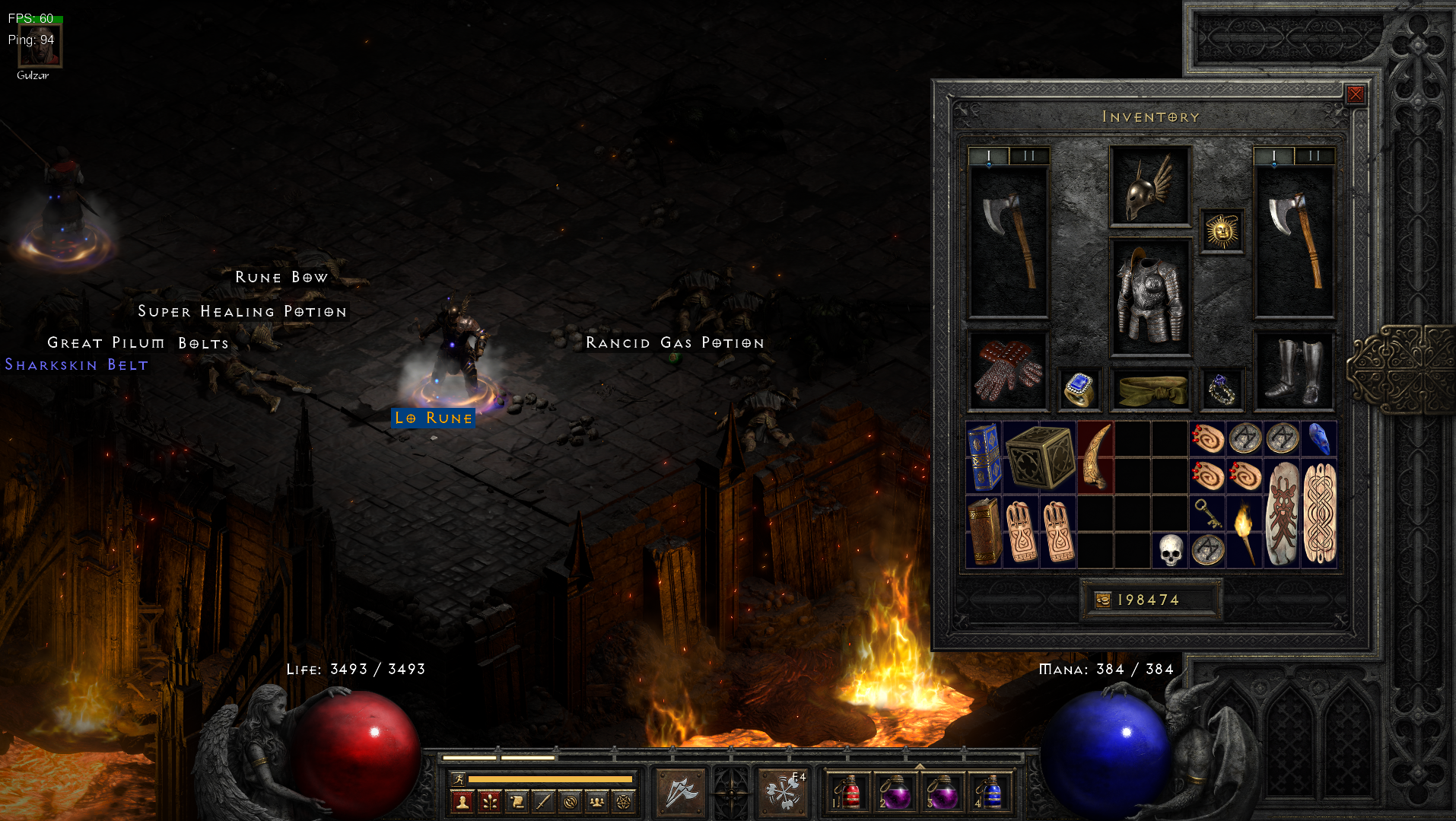The image size is (1456, 821).
Task: Select the Horadric Cube in the inventory
Action: pos(1041,458)
